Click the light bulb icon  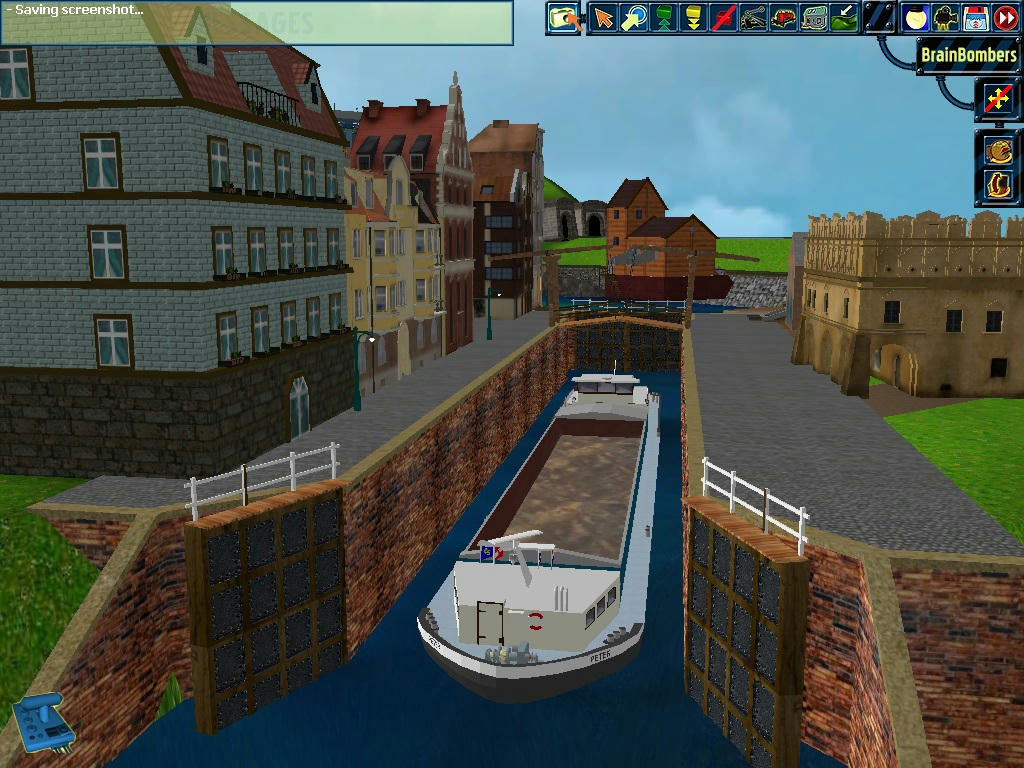[x=915, y=18]
